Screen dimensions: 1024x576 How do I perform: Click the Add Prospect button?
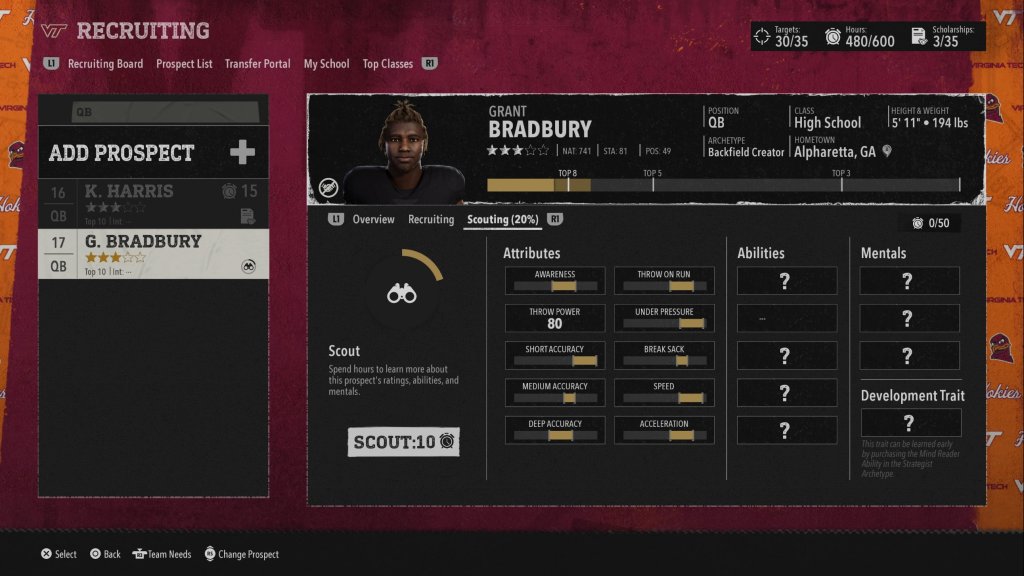pyautogui.click(x=153, y=153)
